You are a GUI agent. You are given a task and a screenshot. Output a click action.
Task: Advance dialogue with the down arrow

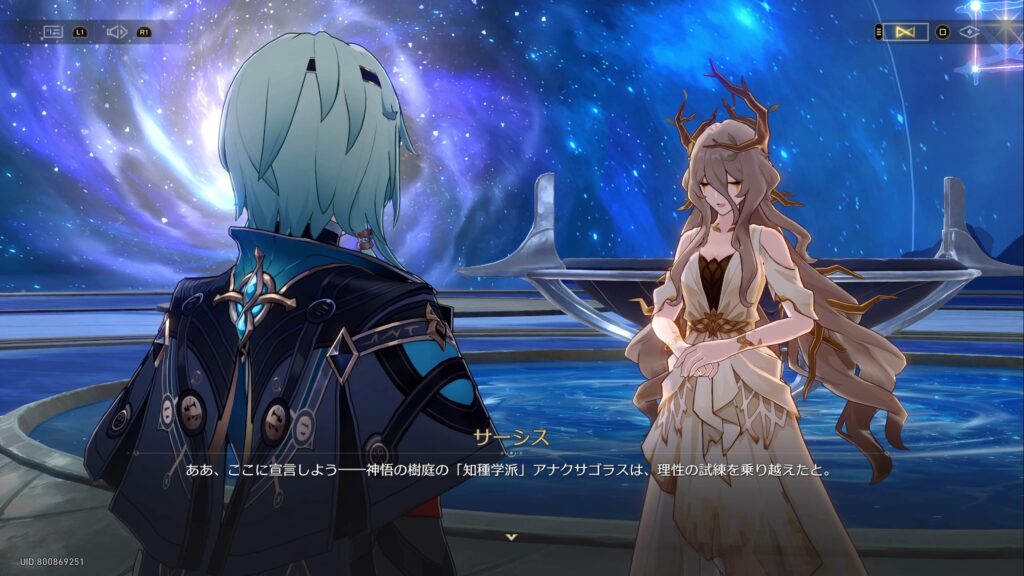click(x=512, y=537)
